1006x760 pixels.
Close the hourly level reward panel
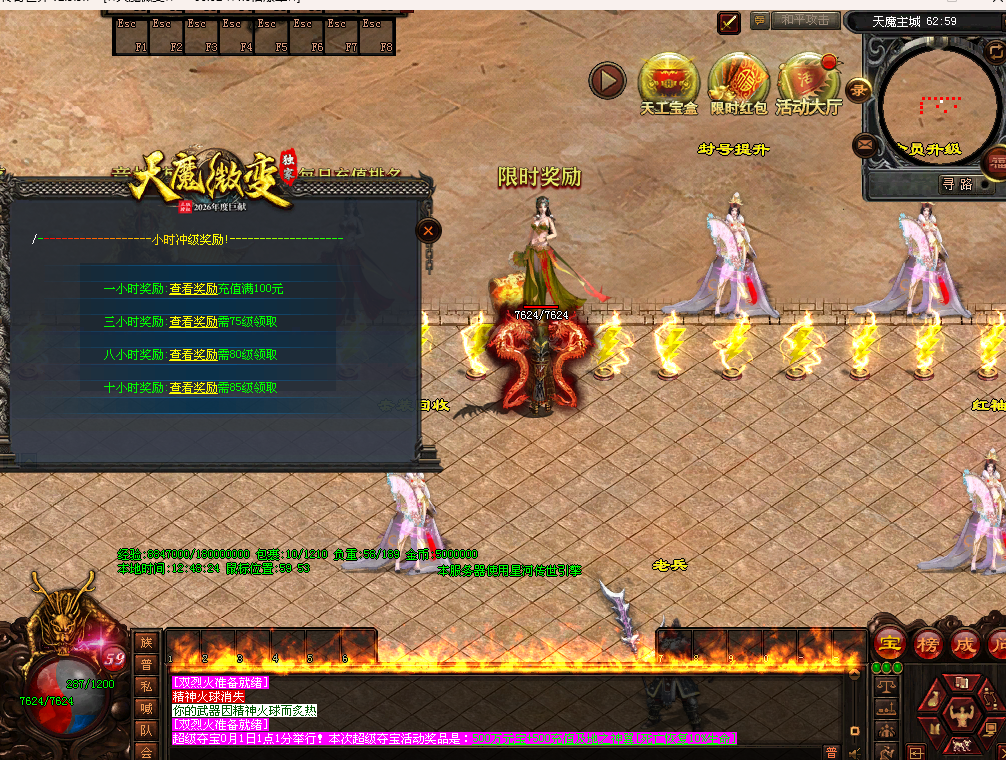pos(428,231)
